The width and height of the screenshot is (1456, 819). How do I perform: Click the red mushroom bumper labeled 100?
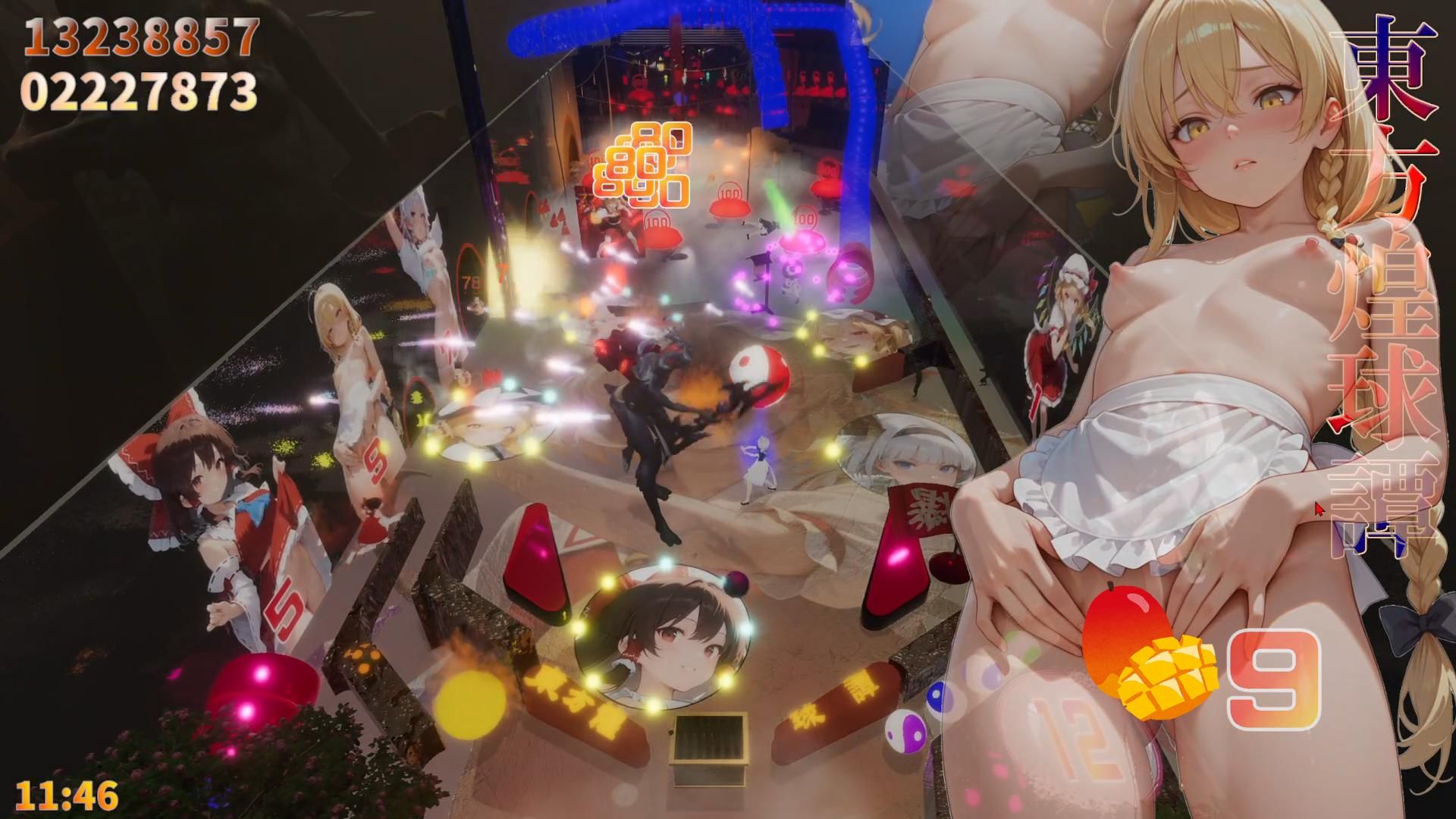coord(730,203)
